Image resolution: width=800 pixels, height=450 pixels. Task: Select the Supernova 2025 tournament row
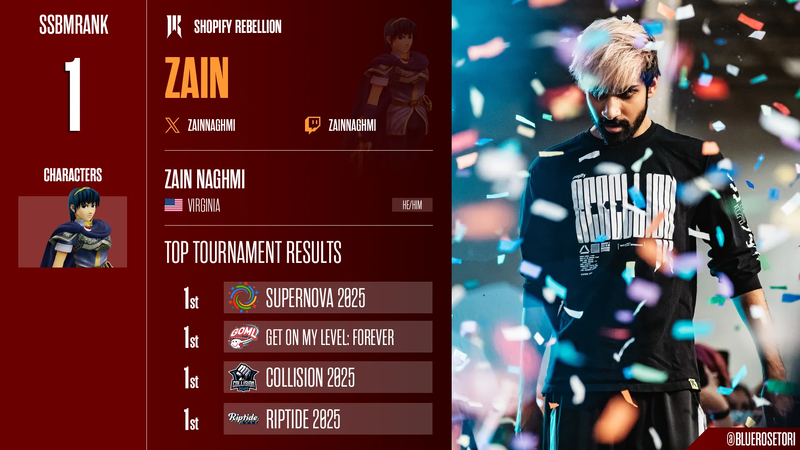tap(328, 297)
